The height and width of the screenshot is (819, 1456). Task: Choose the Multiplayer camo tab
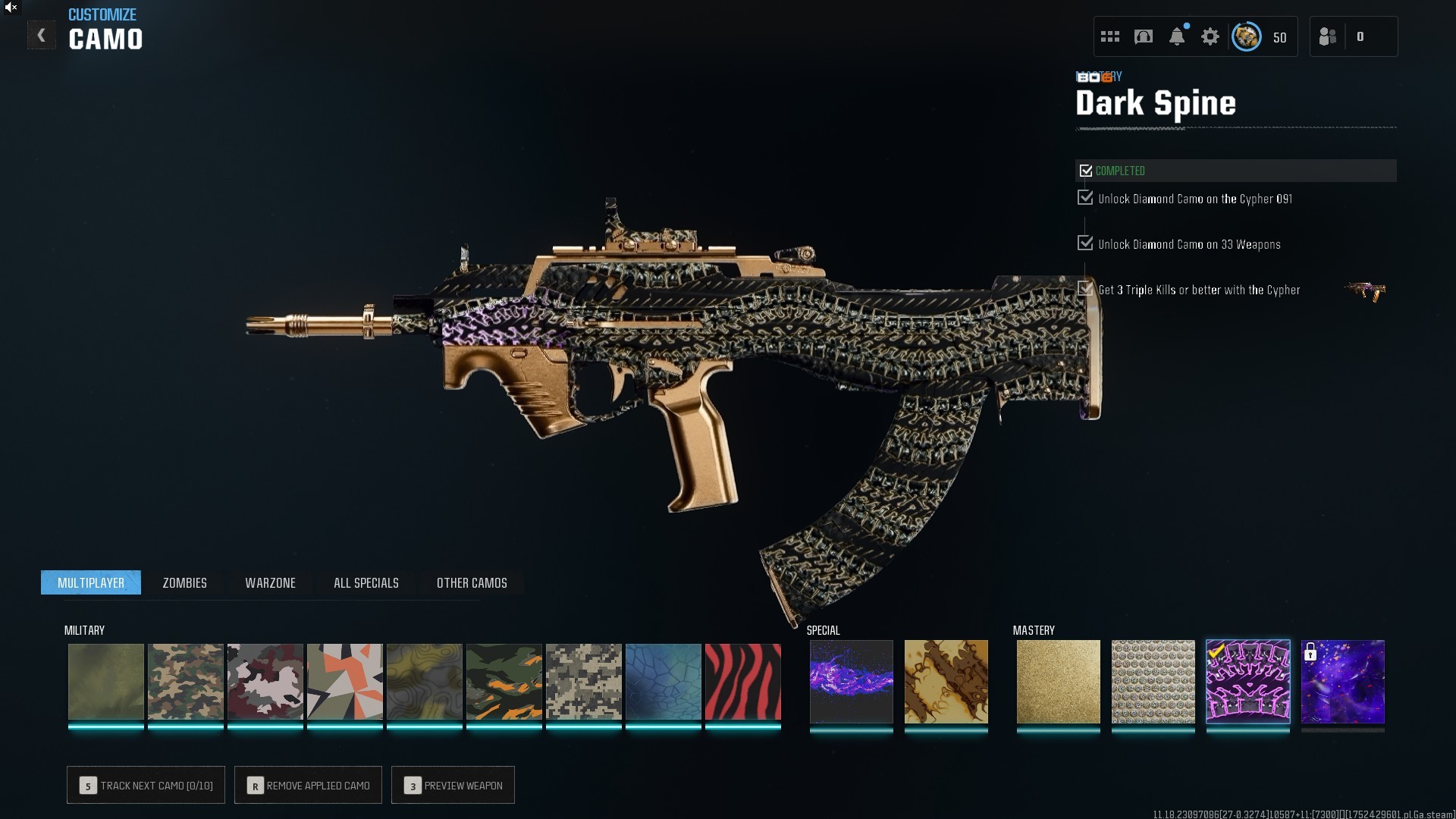[91, 582]
